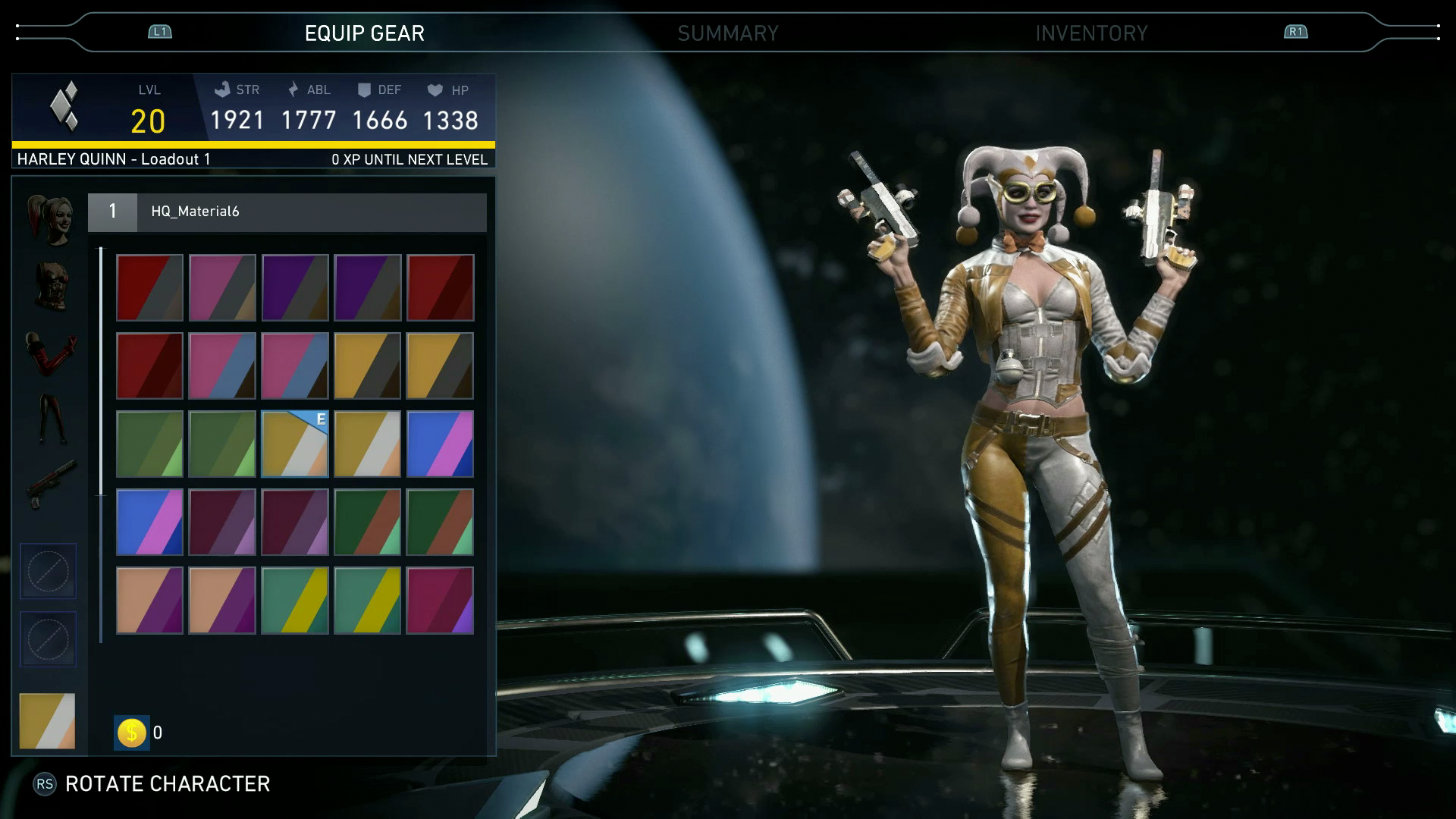Viewport: 1456px width, 819px height.
Task: Pick the crimson shader with purple corner
Action: click(x=440, y=600)
